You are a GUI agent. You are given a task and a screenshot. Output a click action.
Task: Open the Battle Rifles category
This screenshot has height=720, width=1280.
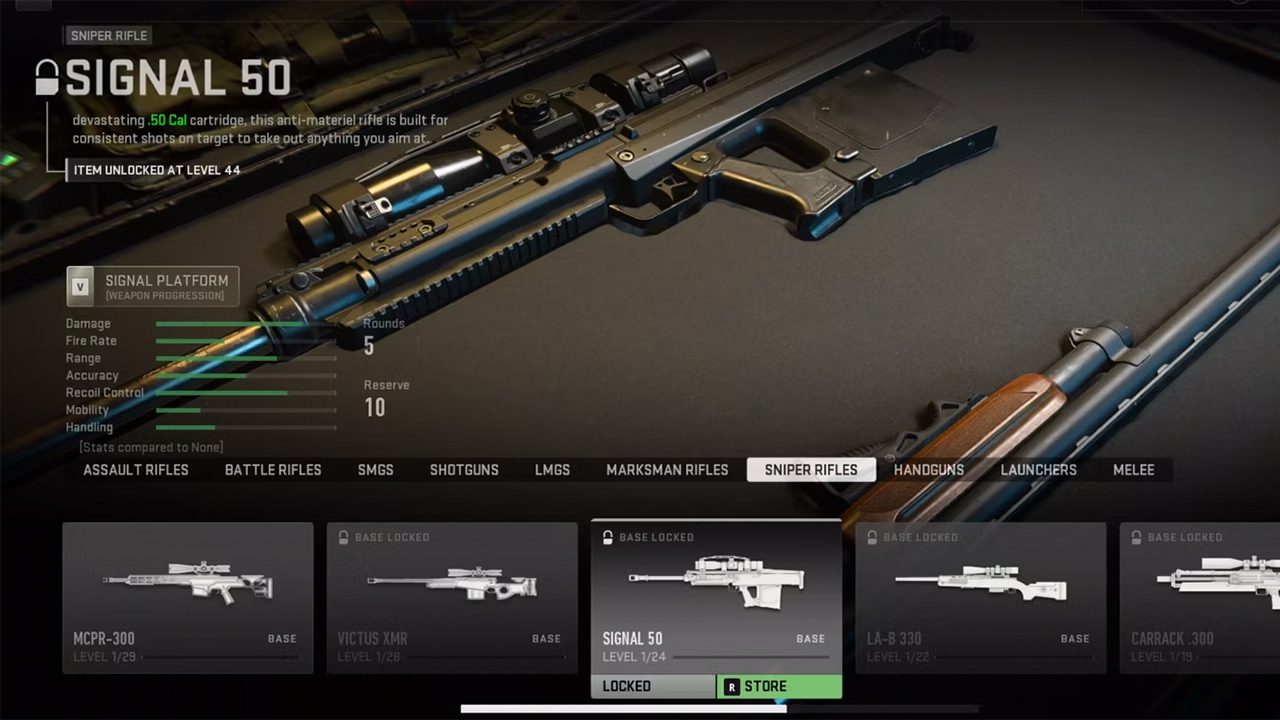(x=273, y=470)
